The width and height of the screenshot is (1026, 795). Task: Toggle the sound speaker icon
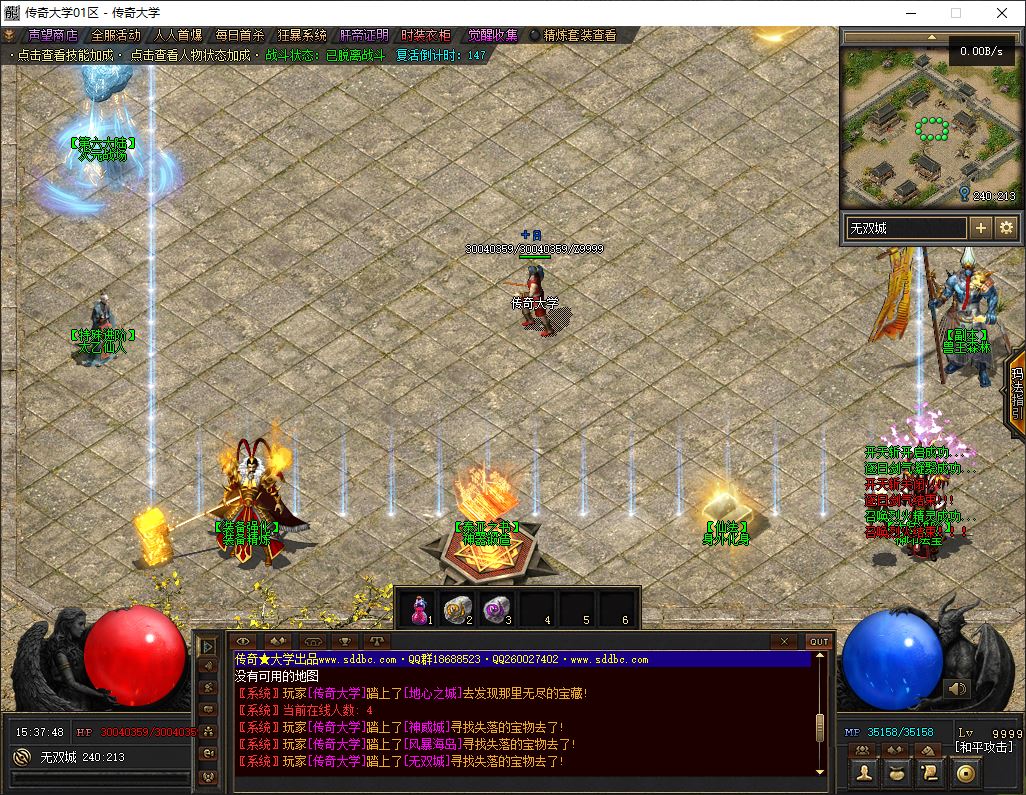957,688
